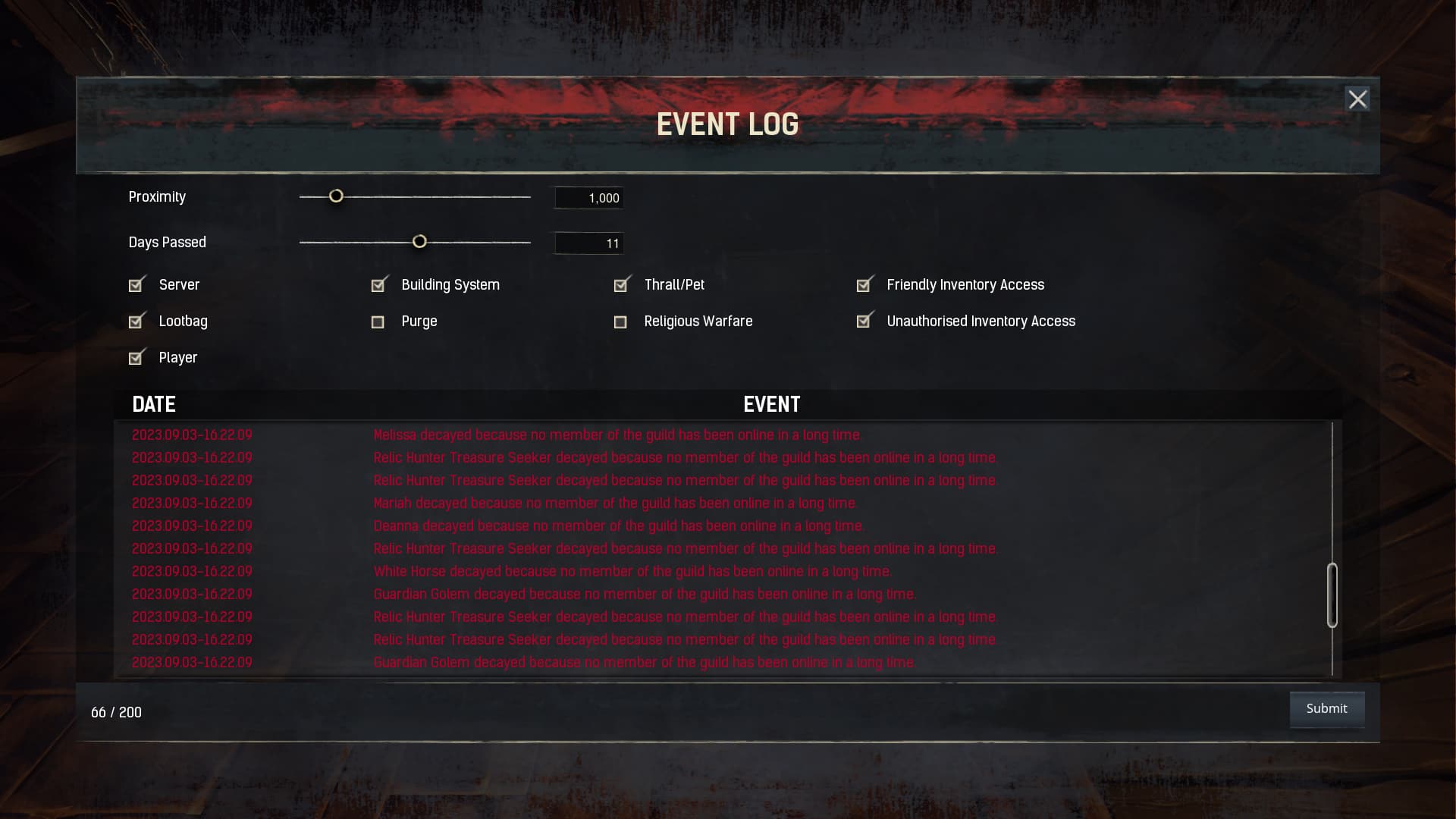Screen dimensions: 1456x819
Task: Disable Friendly Inventory Access events
Action: click(864, 284)
